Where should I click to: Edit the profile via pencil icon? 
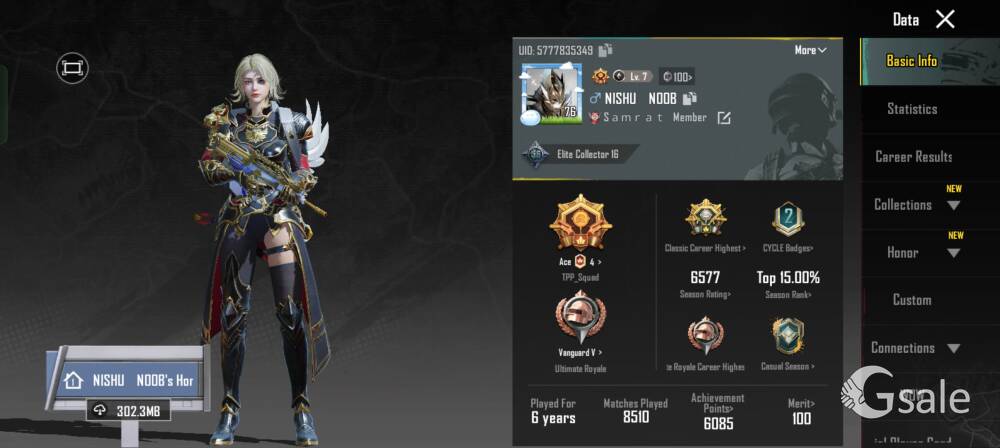point(724,118)
